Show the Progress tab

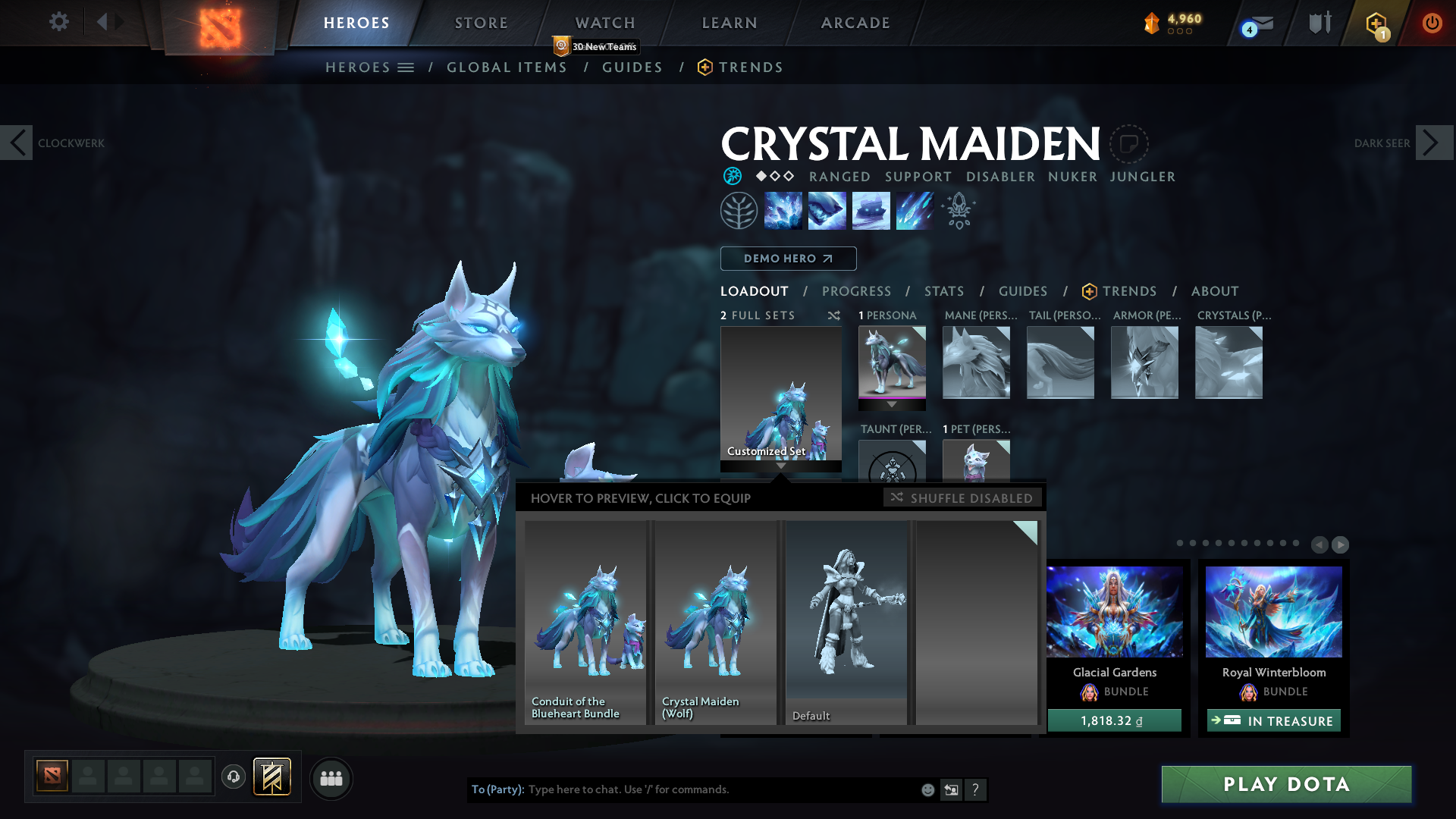click(x=856, y=291)
